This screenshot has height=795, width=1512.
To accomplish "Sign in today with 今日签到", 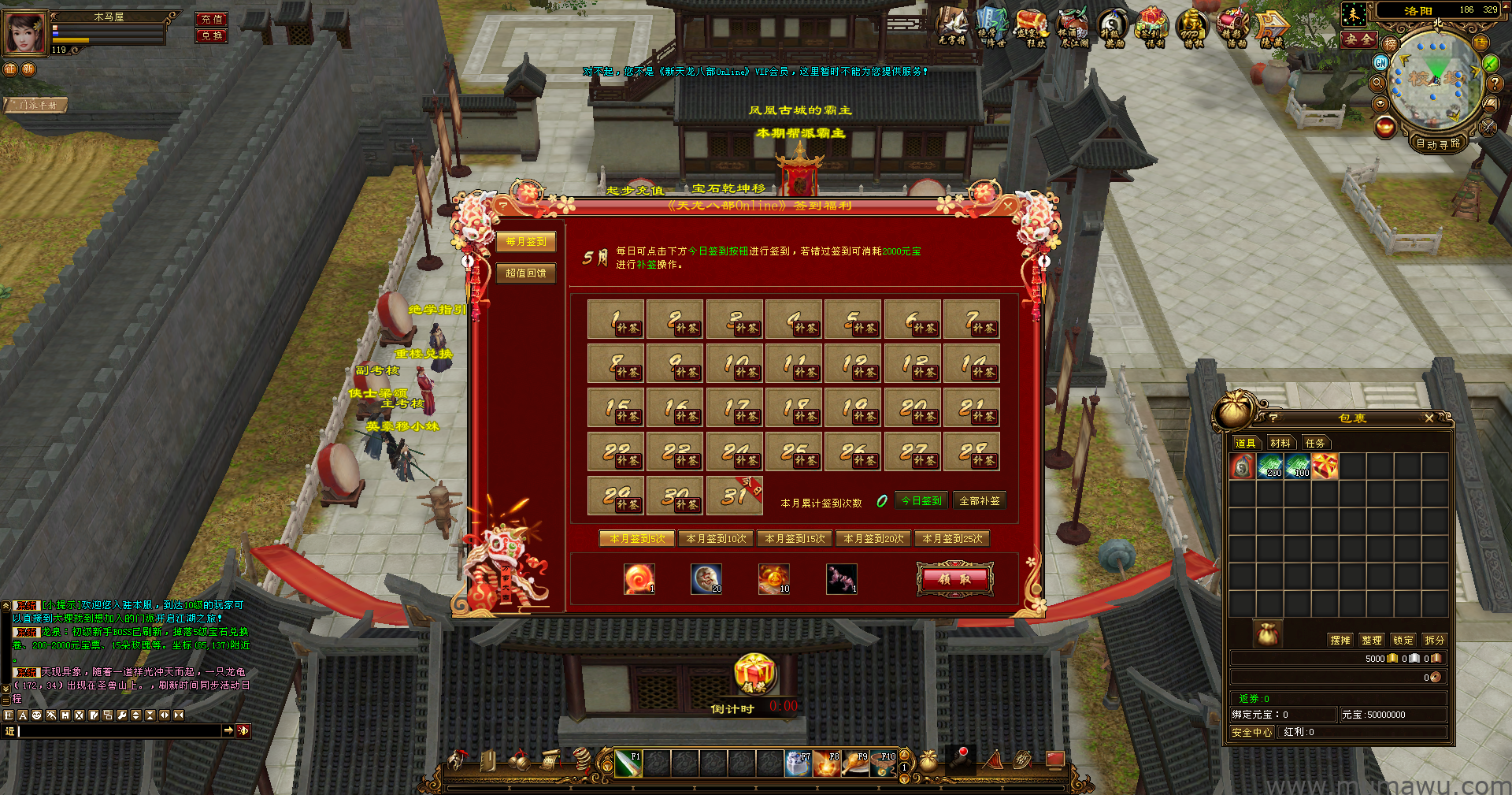I will click(921, 501).
